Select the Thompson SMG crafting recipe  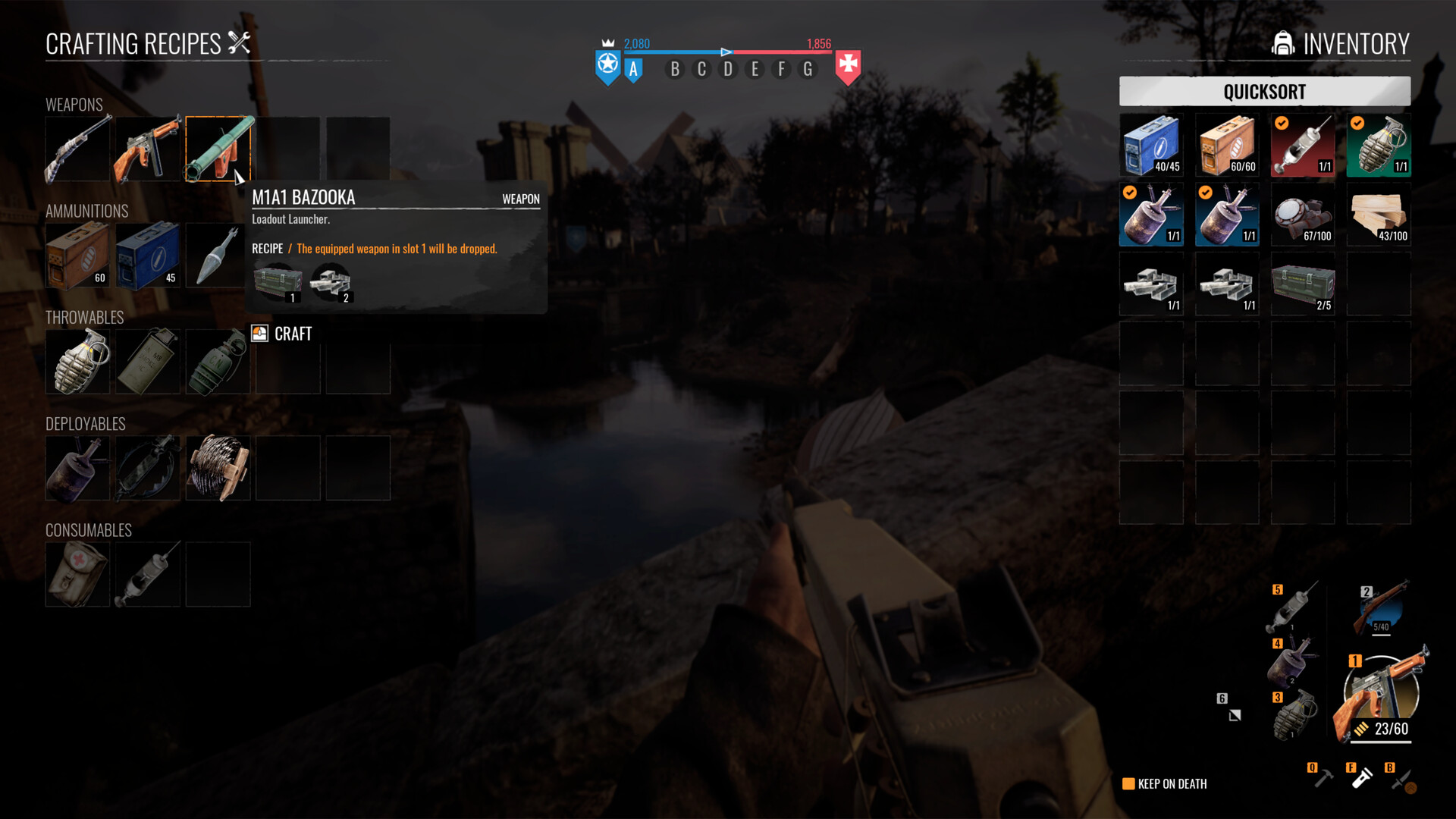click(148, 149)
